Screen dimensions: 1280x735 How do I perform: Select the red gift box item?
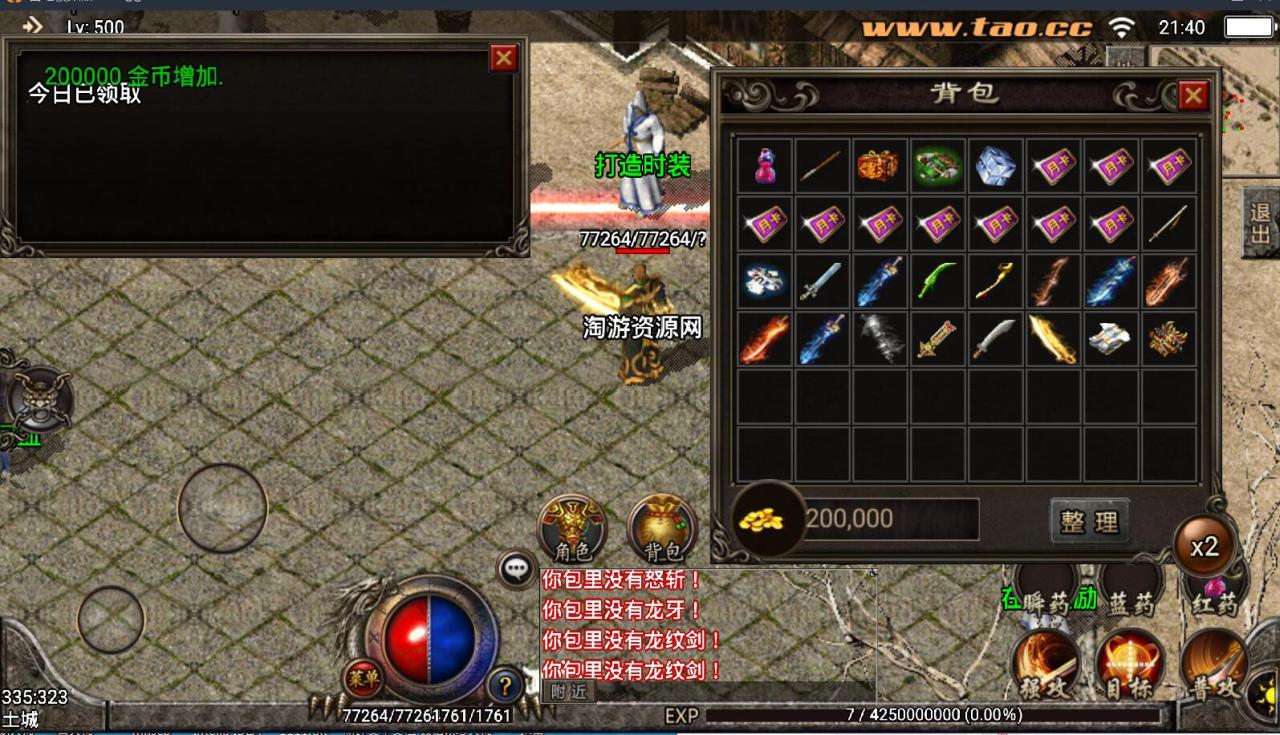(879, 166)
